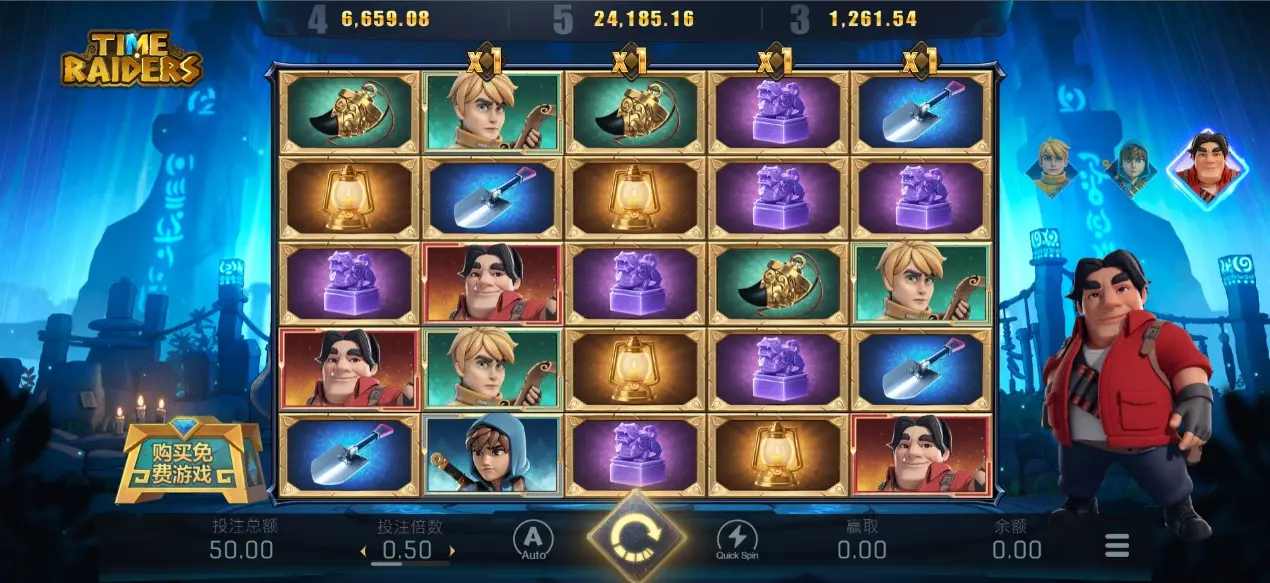Toggle the Quick Spin lightning button
Viewport: 1270px width, 583px height.
coord(736,539)
